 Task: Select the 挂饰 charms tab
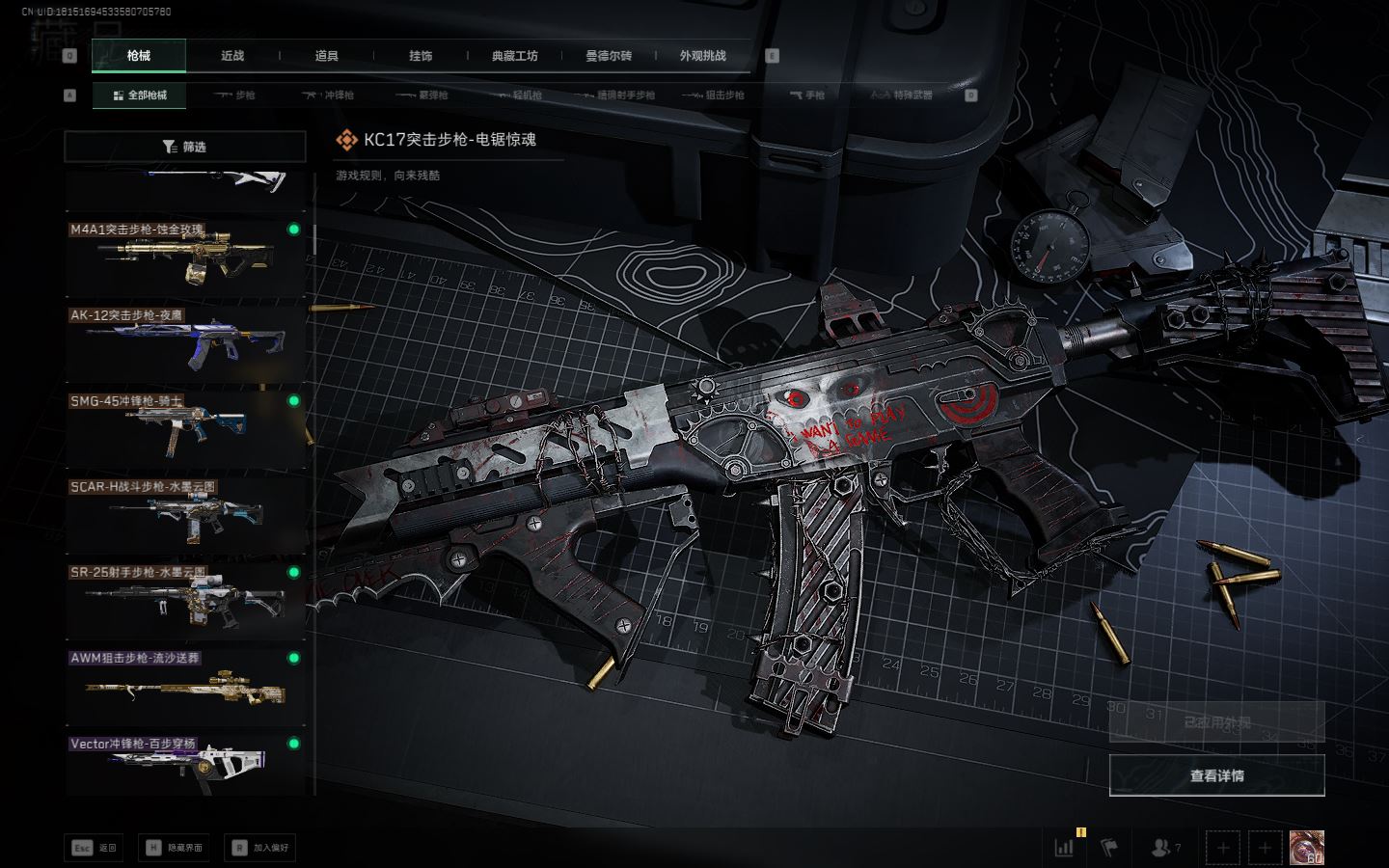pos(421,56)
